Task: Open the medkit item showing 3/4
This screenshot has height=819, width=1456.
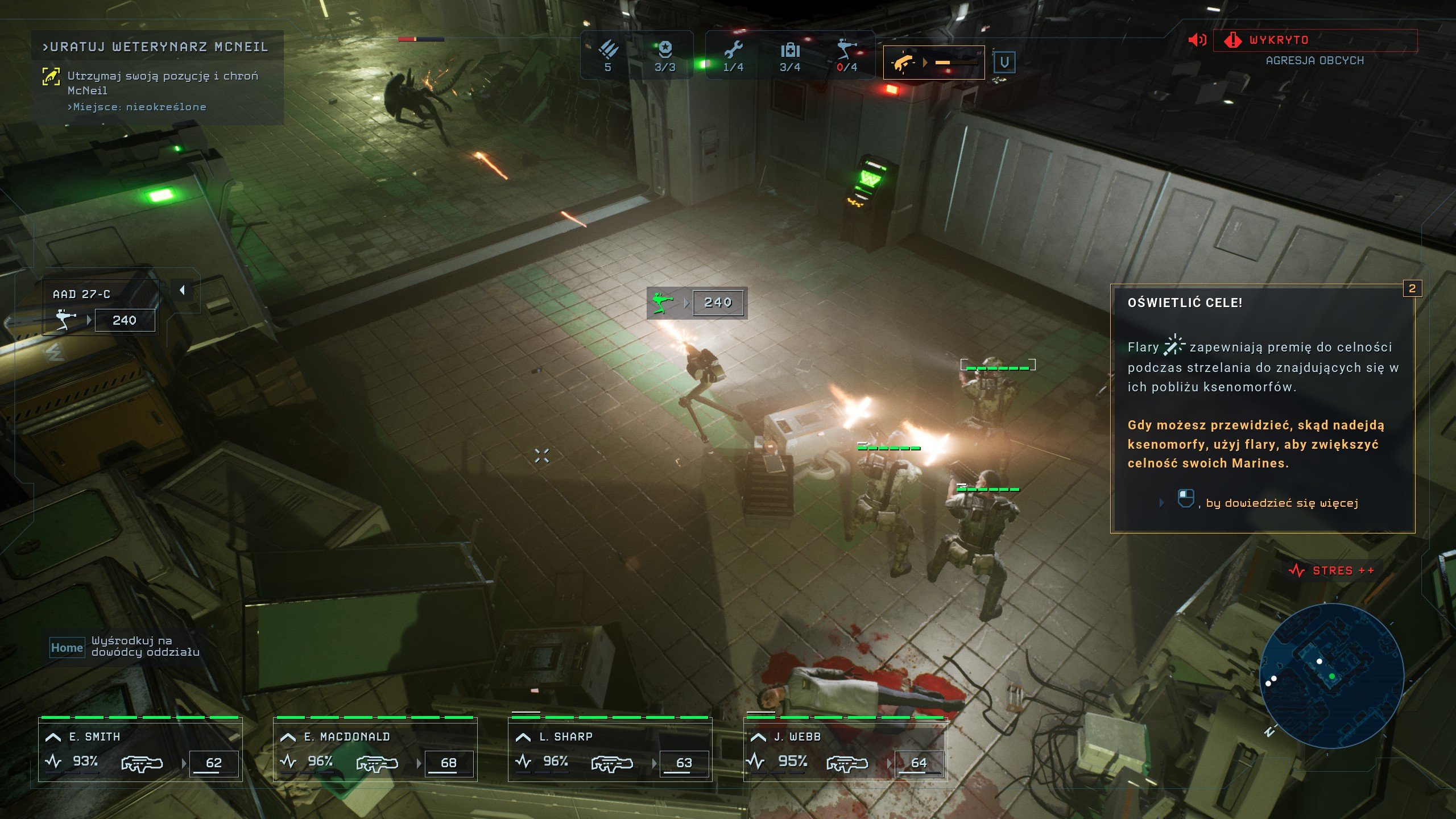Action: 791,51
